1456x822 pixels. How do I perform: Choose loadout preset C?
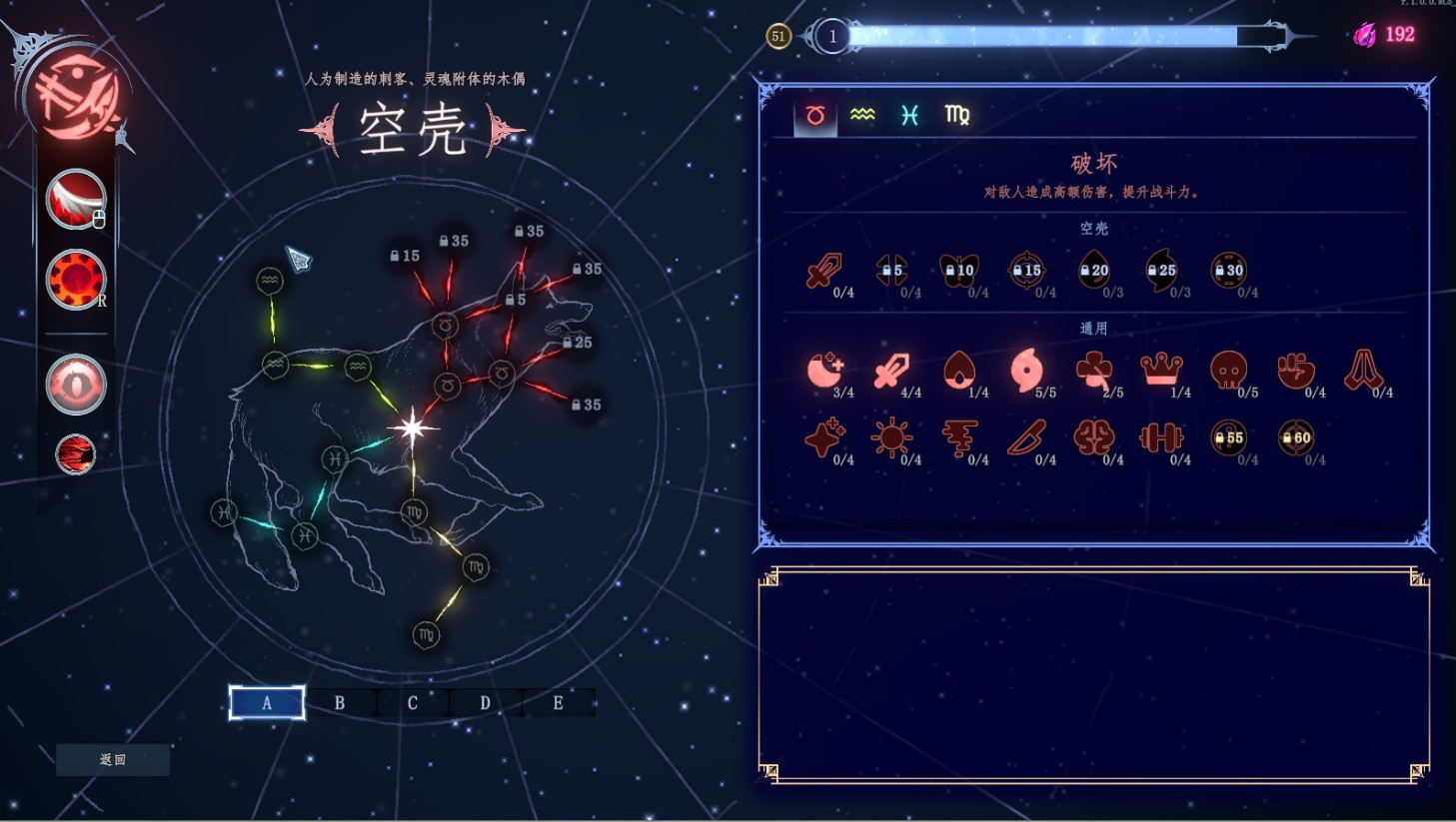coord(413,703)
